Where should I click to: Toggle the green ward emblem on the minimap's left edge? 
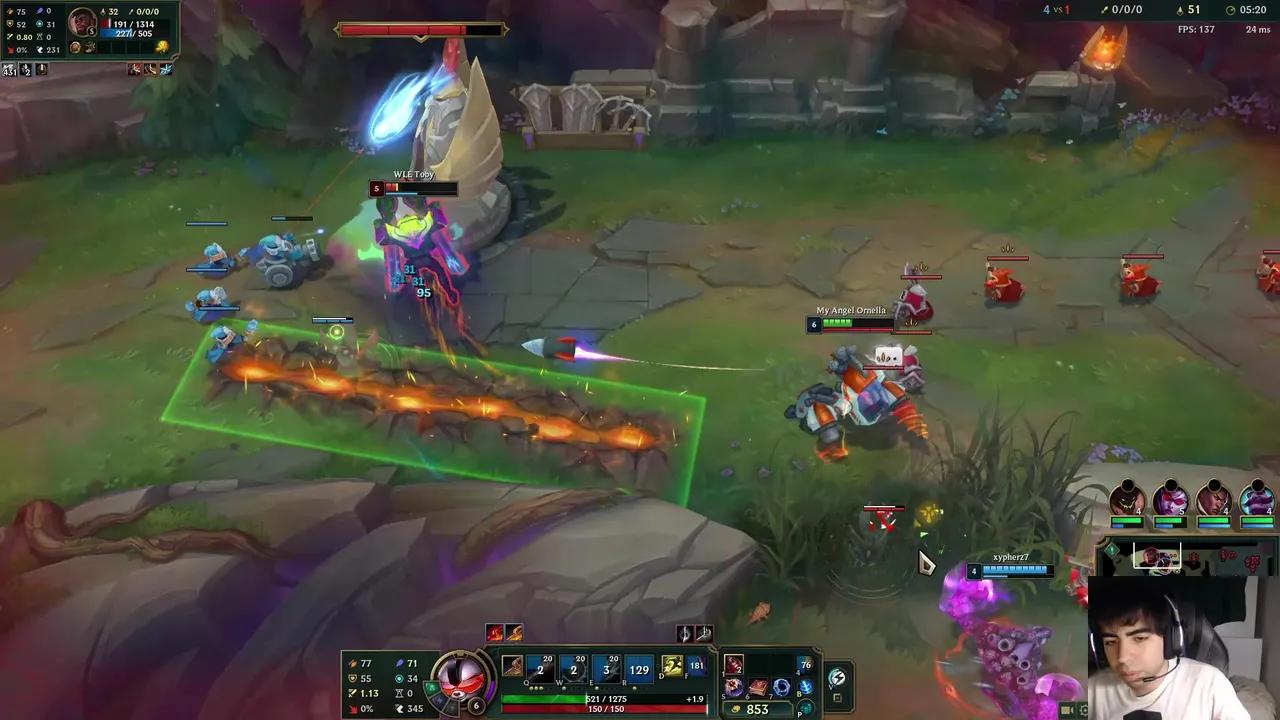1112,549
